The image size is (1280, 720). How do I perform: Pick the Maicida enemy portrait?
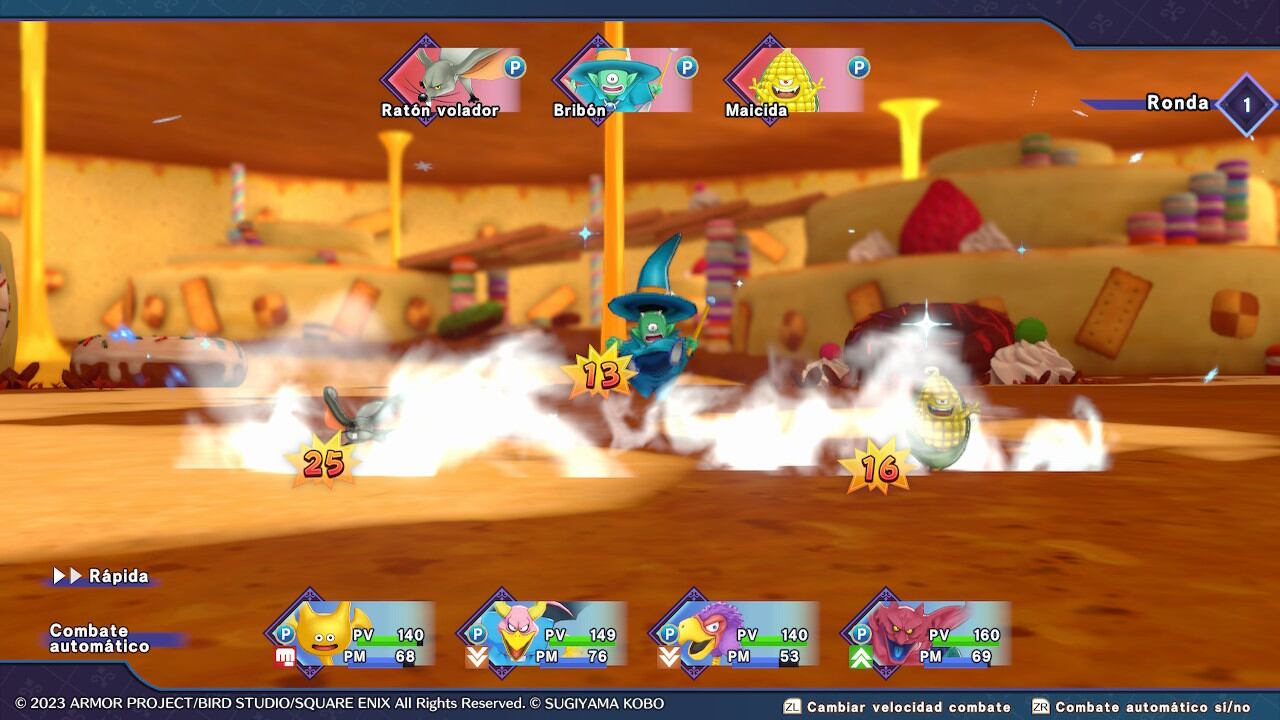tap(796, 80)
